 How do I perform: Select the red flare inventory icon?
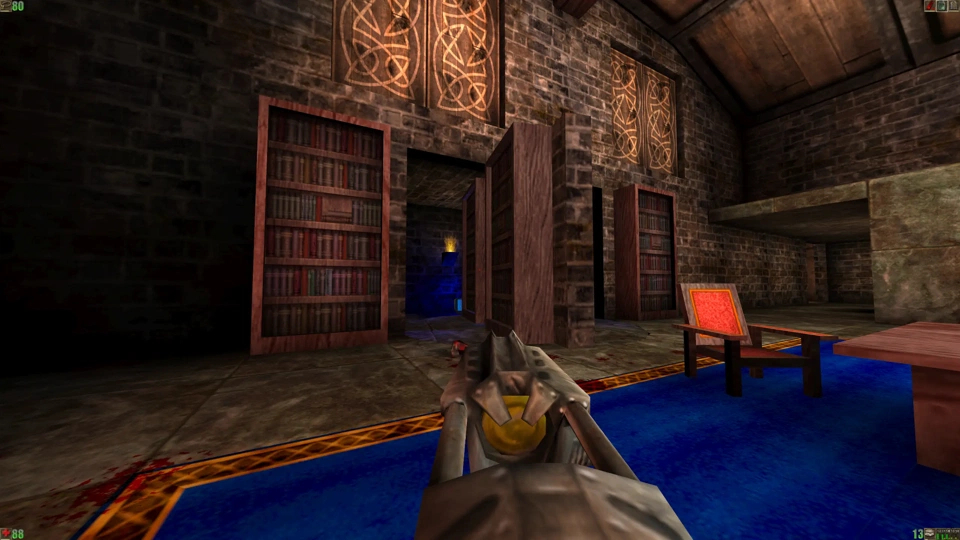point(928,5)
